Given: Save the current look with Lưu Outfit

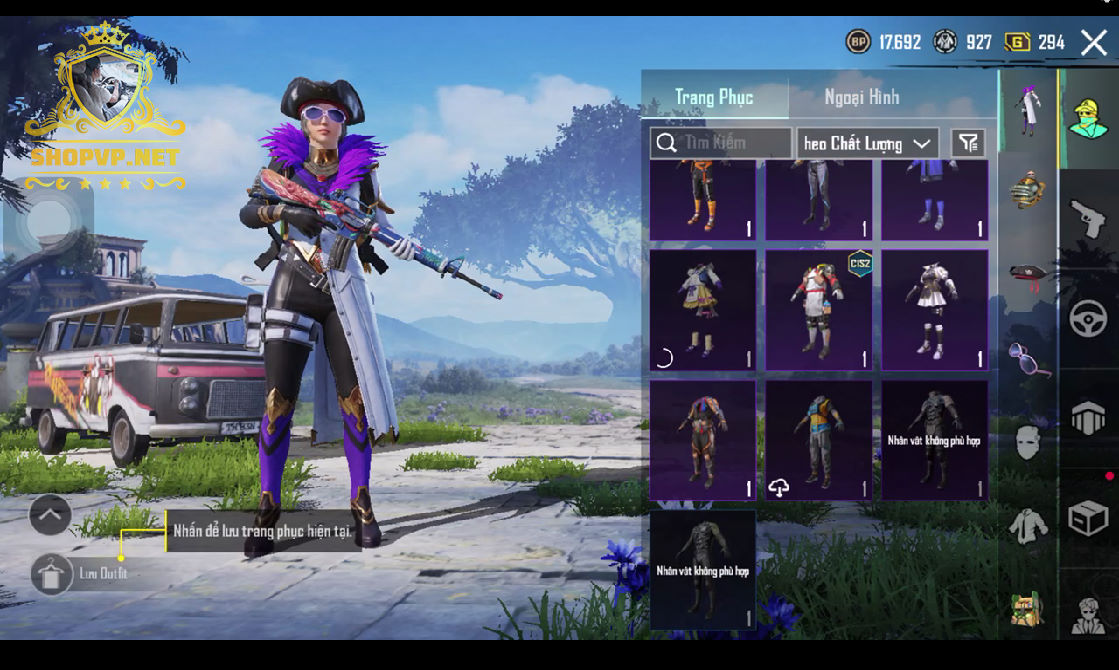Looking at the screenshot, I should click(52, 574).
